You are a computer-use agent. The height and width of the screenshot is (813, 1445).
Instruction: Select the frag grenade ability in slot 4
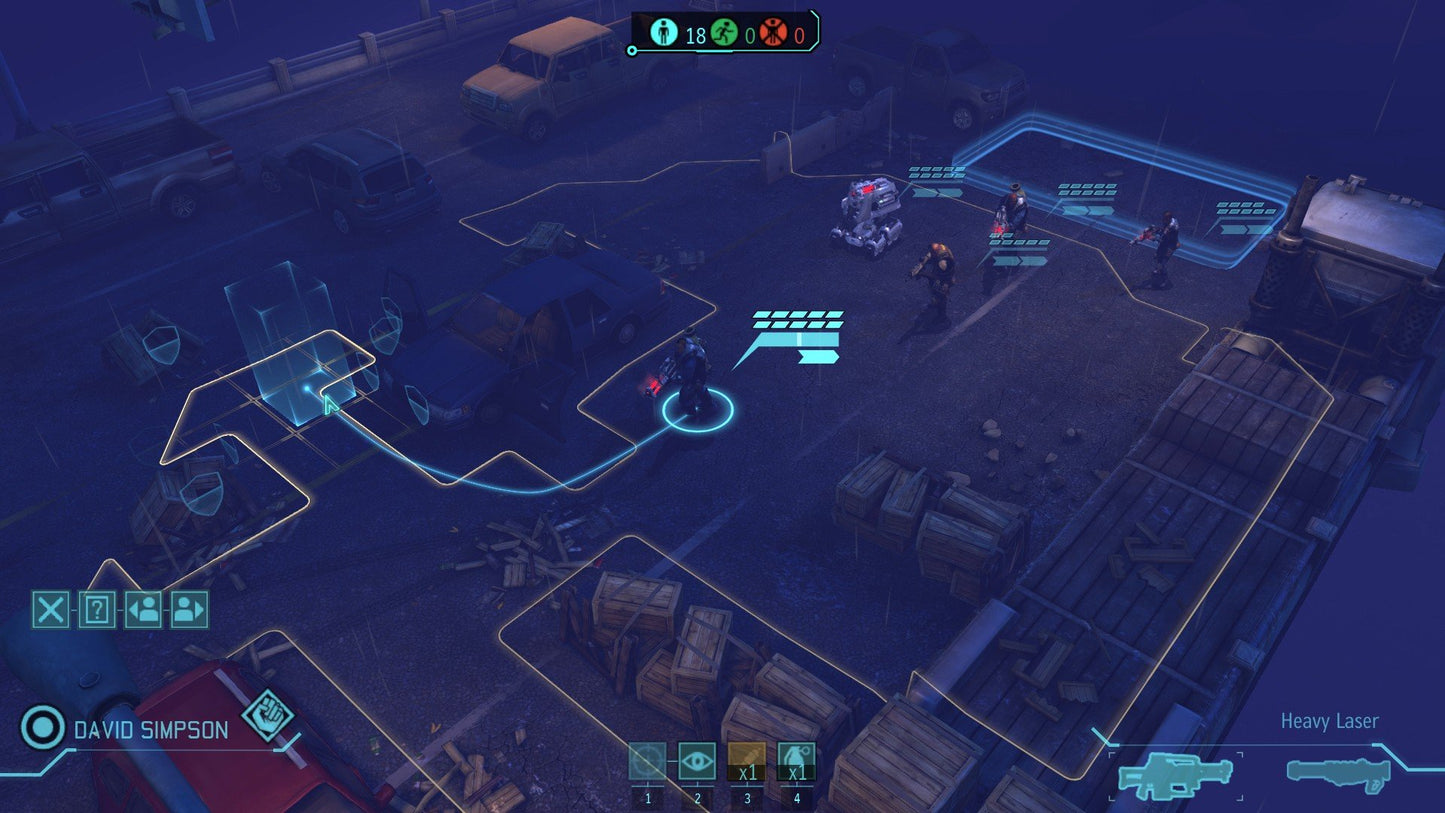click(x=796, y=760)
